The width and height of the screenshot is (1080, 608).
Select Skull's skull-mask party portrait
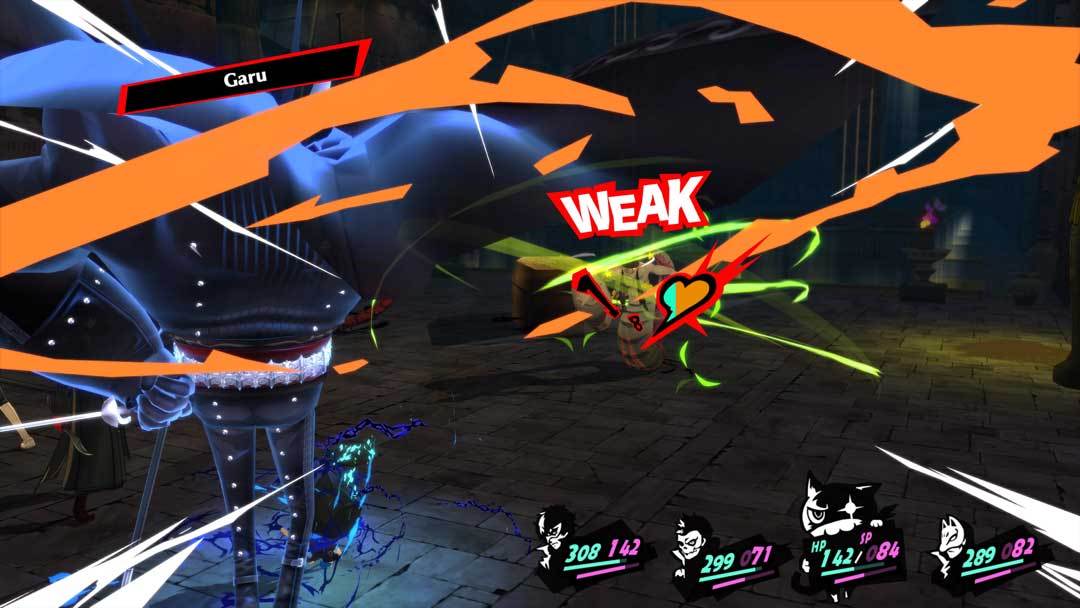coord(692,542)
